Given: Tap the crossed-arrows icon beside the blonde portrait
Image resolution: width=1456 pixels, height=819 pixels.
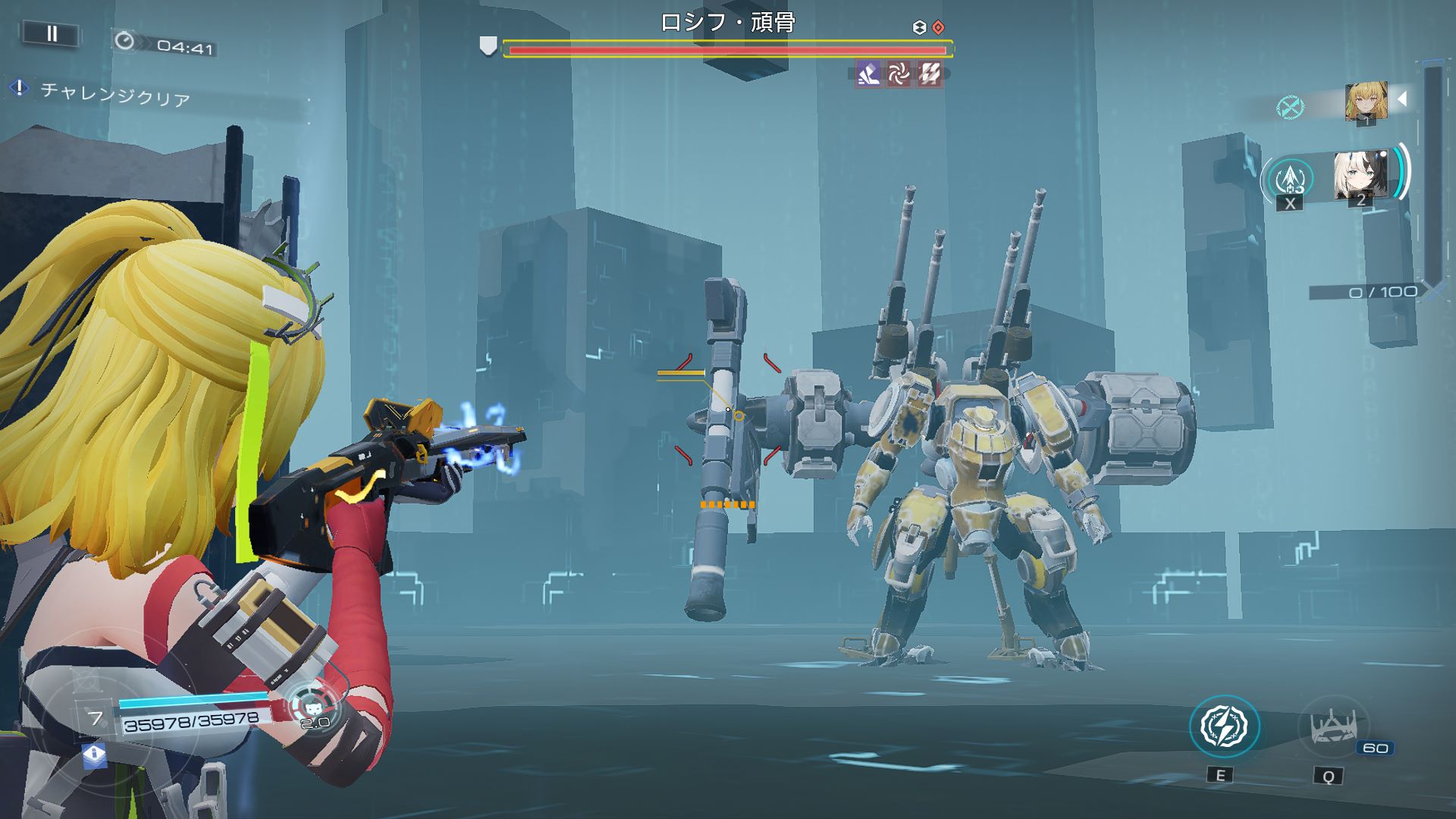Looking at the screenshot, I should pos(1289,108).
